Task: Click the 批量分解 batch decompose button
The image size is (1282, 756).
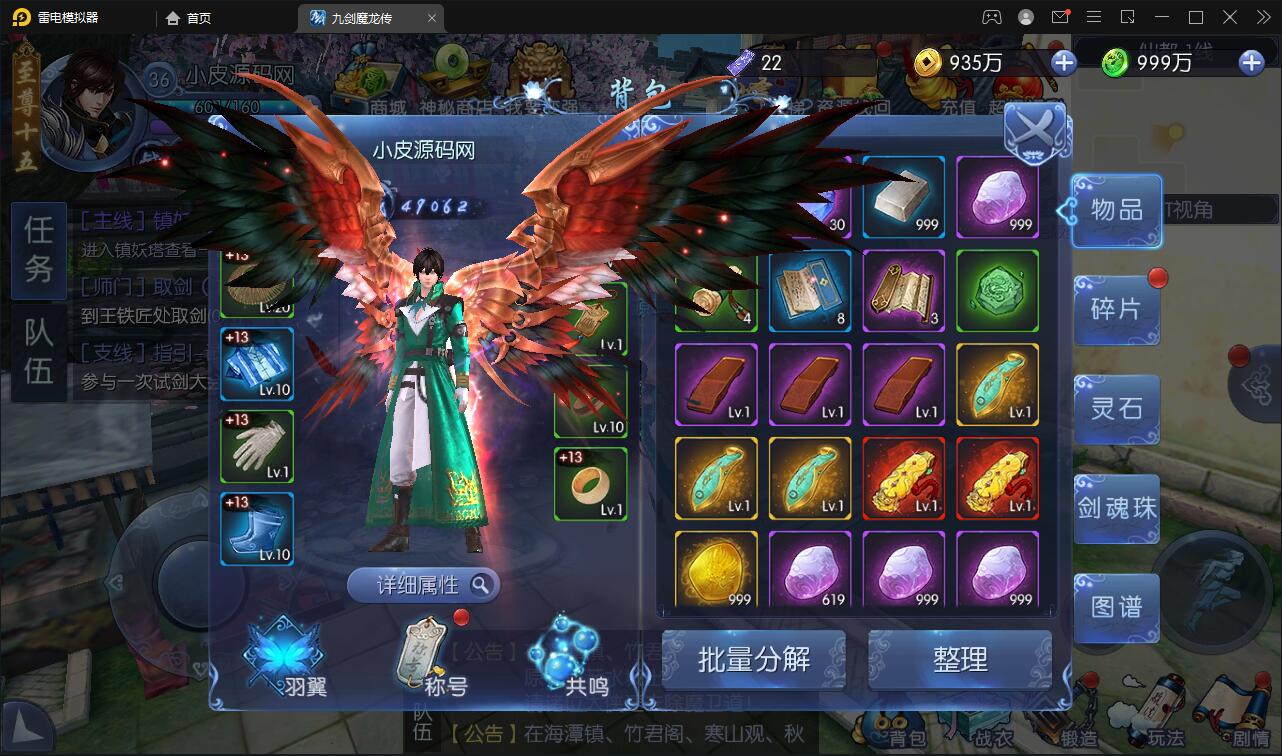Action: point(755,659)
